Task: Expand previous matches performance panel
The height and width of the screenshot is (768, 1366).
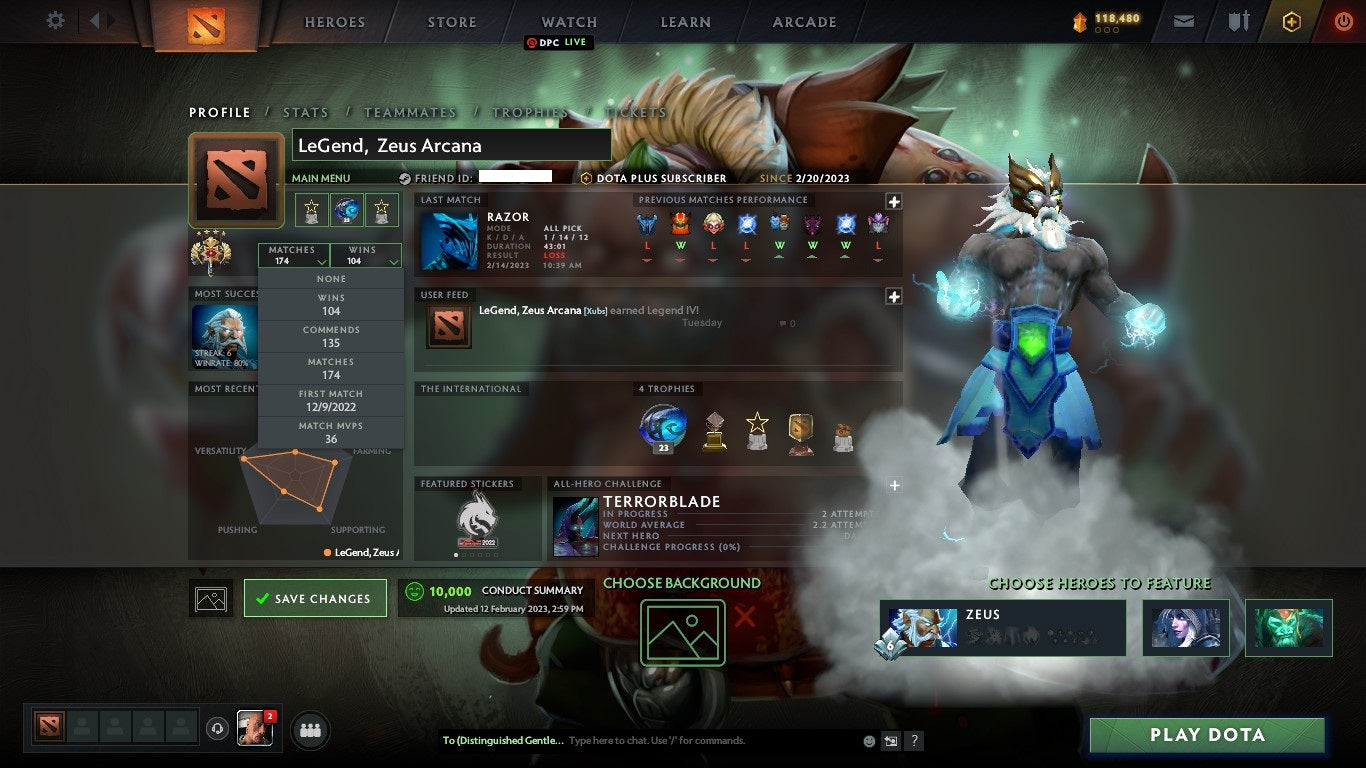Action: (893, 201)
